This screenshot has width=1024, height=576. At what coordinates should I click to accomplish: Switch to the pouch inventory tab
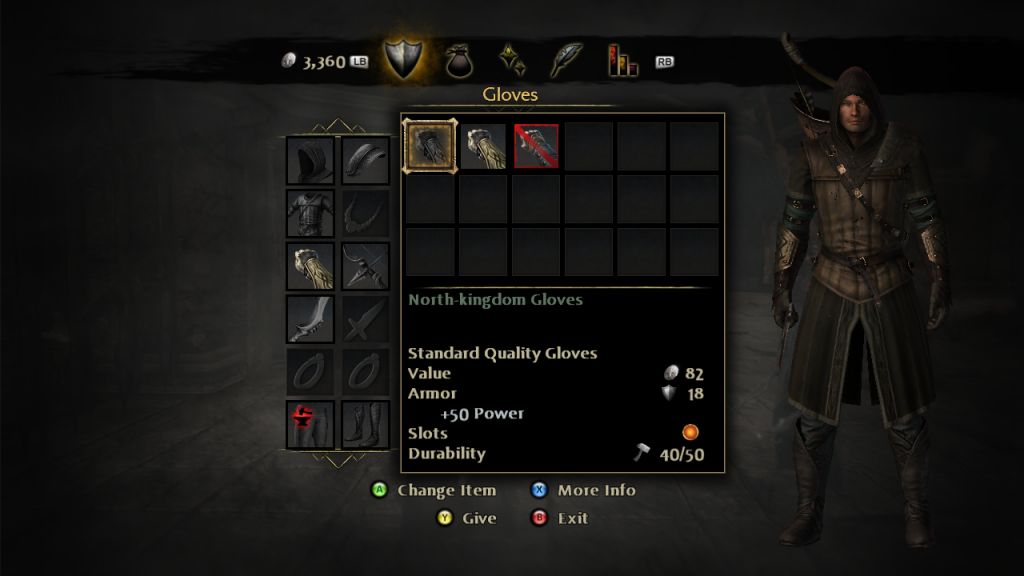[x=462, y=59]
